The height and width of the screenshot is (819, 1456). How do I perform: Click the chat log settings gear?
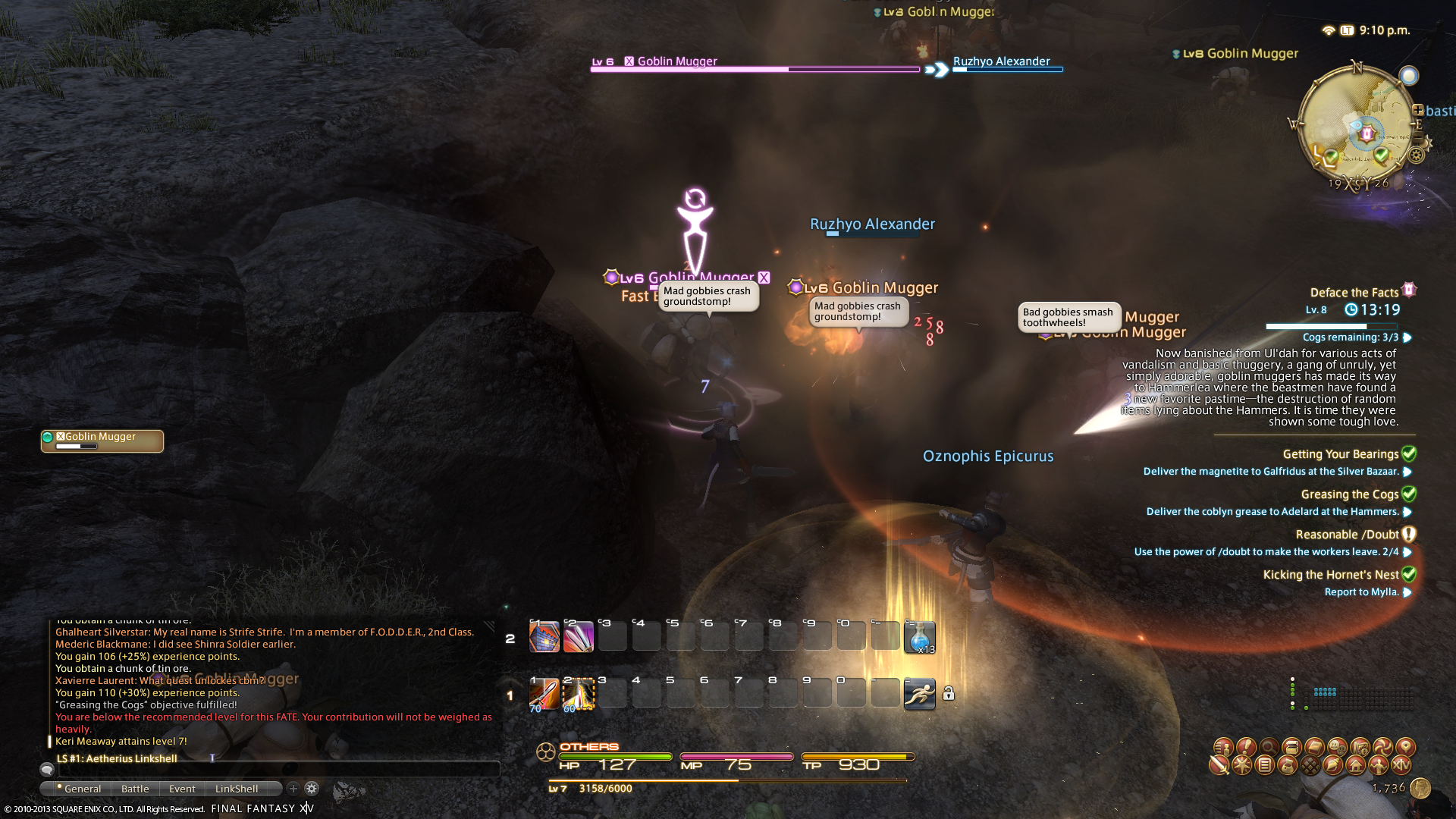click(312, 789)
